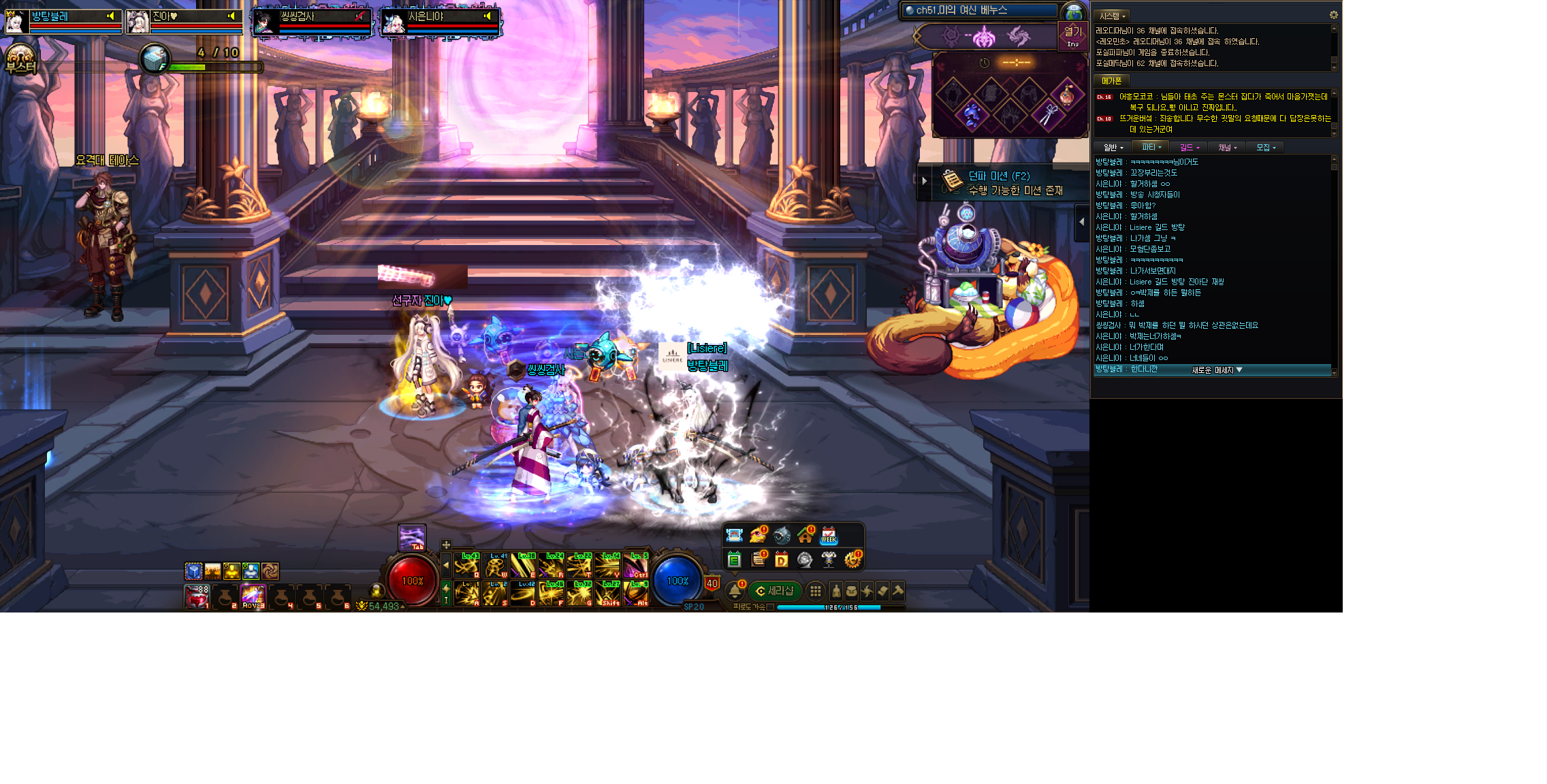1547x784 pixels.
Task: Jump to new messages via 새로운 메세지
Action: (x=1217, y=370)
